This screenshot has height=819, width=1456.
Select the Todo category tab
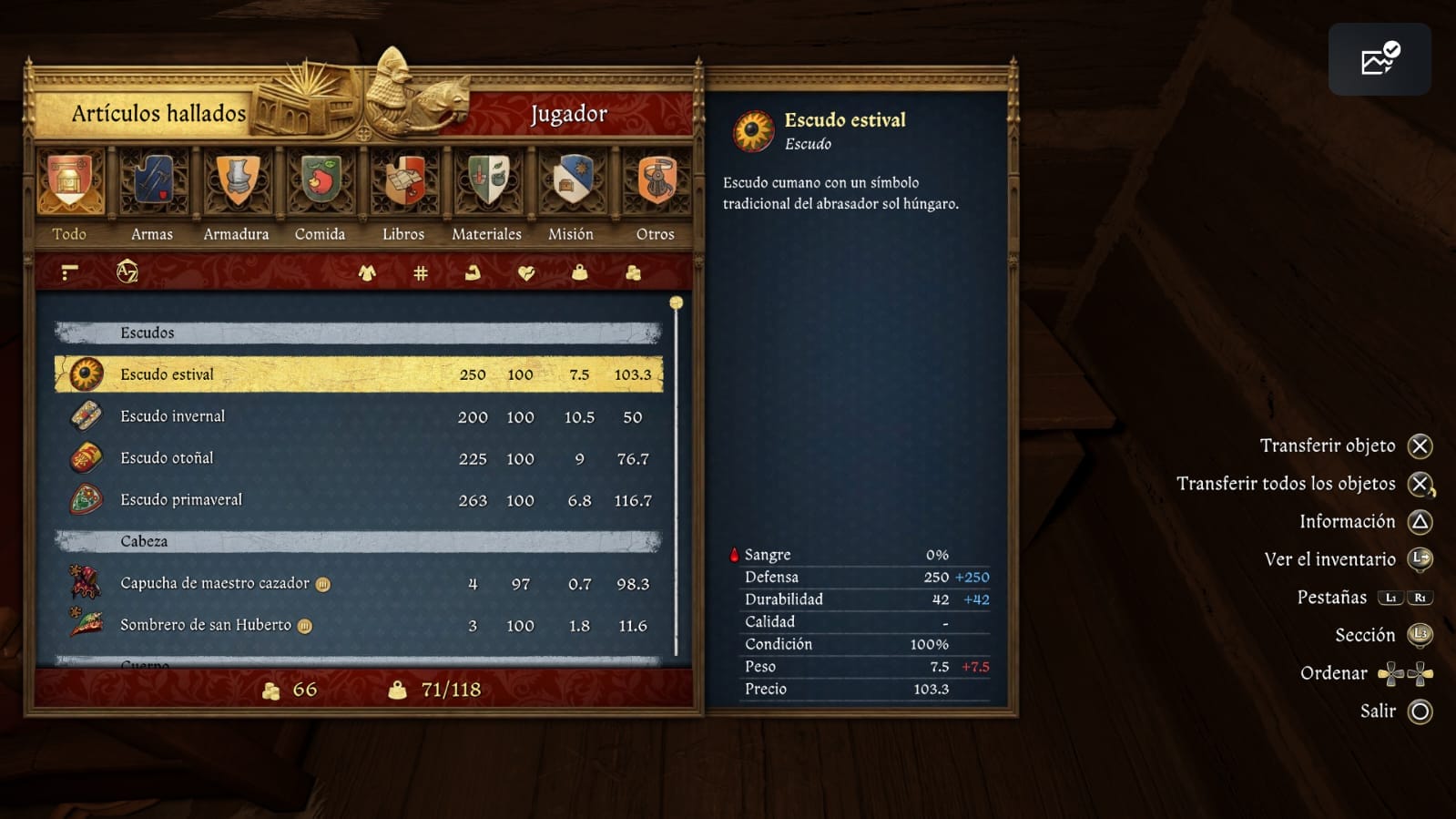pos(70,182)
